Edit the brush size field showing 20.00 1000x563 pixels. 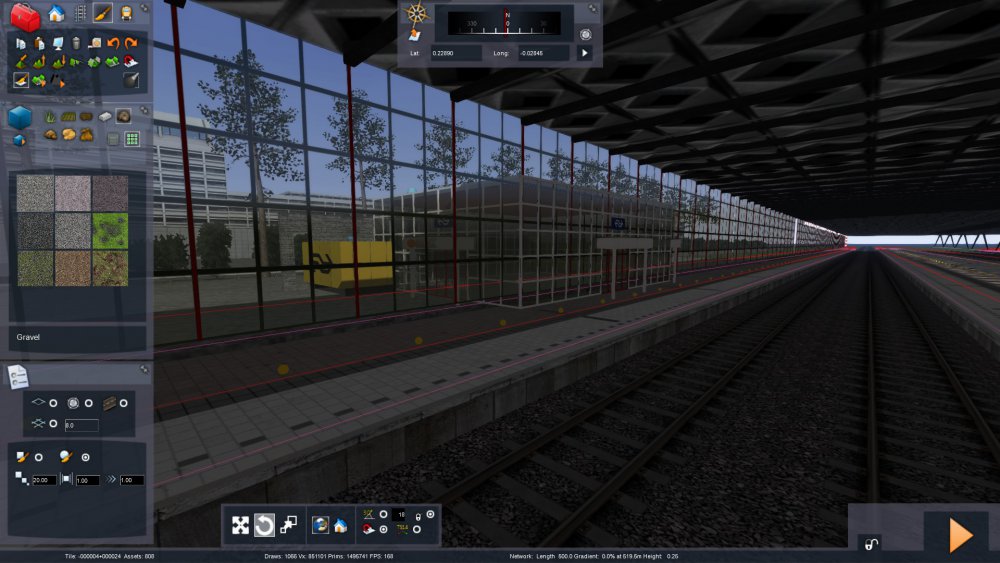[43, 480]
